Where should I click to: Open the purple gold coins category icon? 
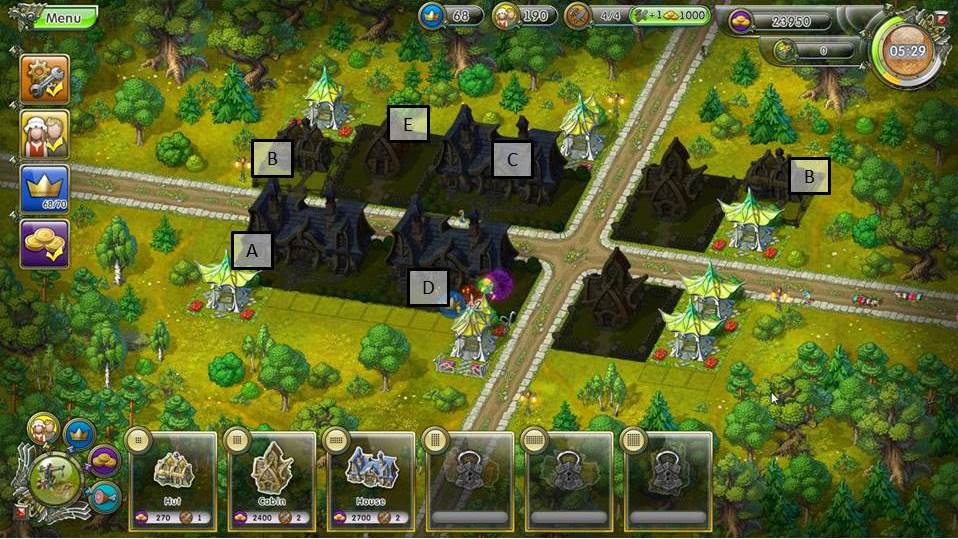click(103, 461)
